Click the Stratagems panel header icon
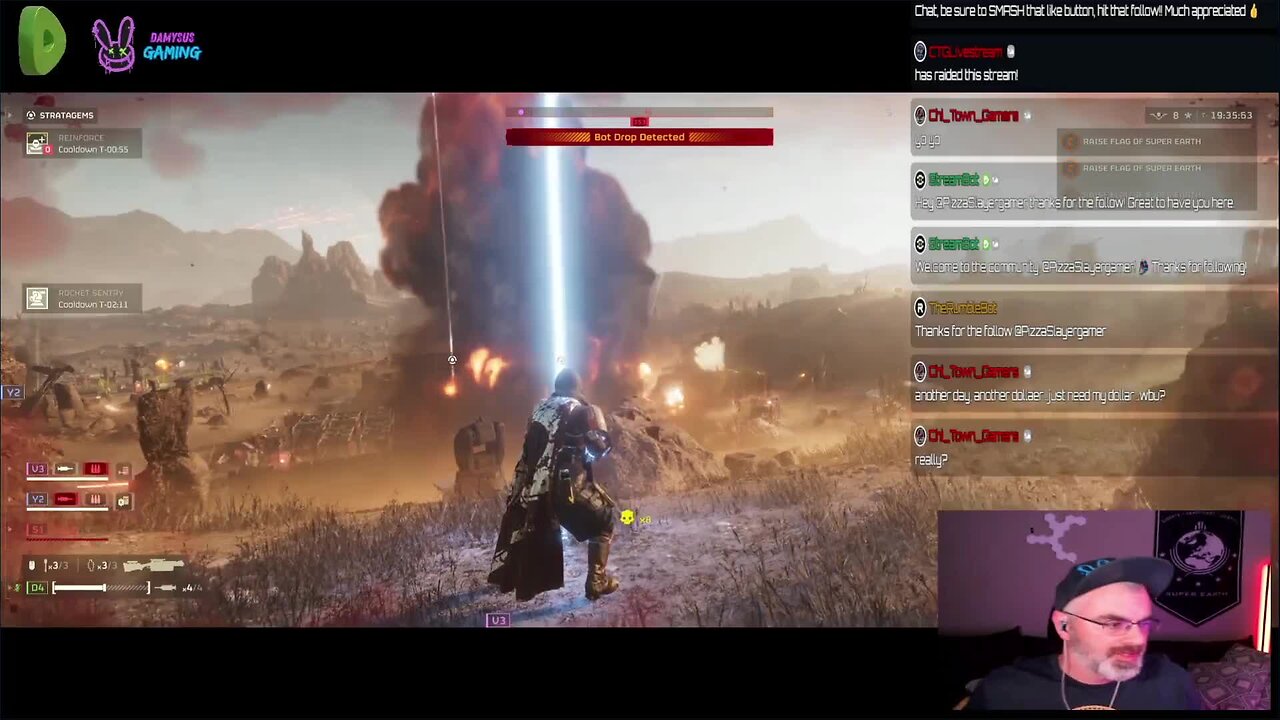 tap(30, 114)
